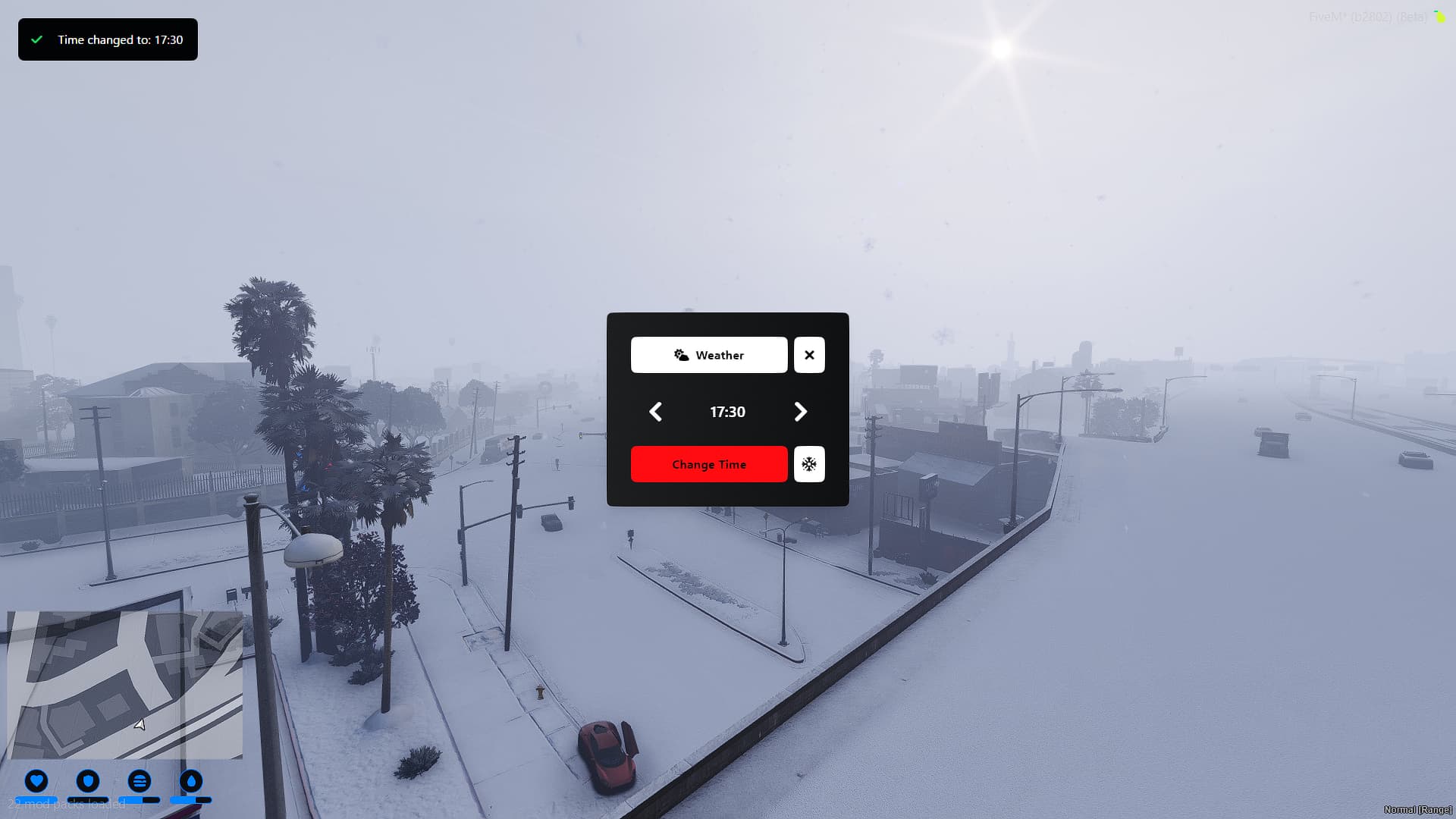Dismiss the time menu with the X

[x=809, y=354]
